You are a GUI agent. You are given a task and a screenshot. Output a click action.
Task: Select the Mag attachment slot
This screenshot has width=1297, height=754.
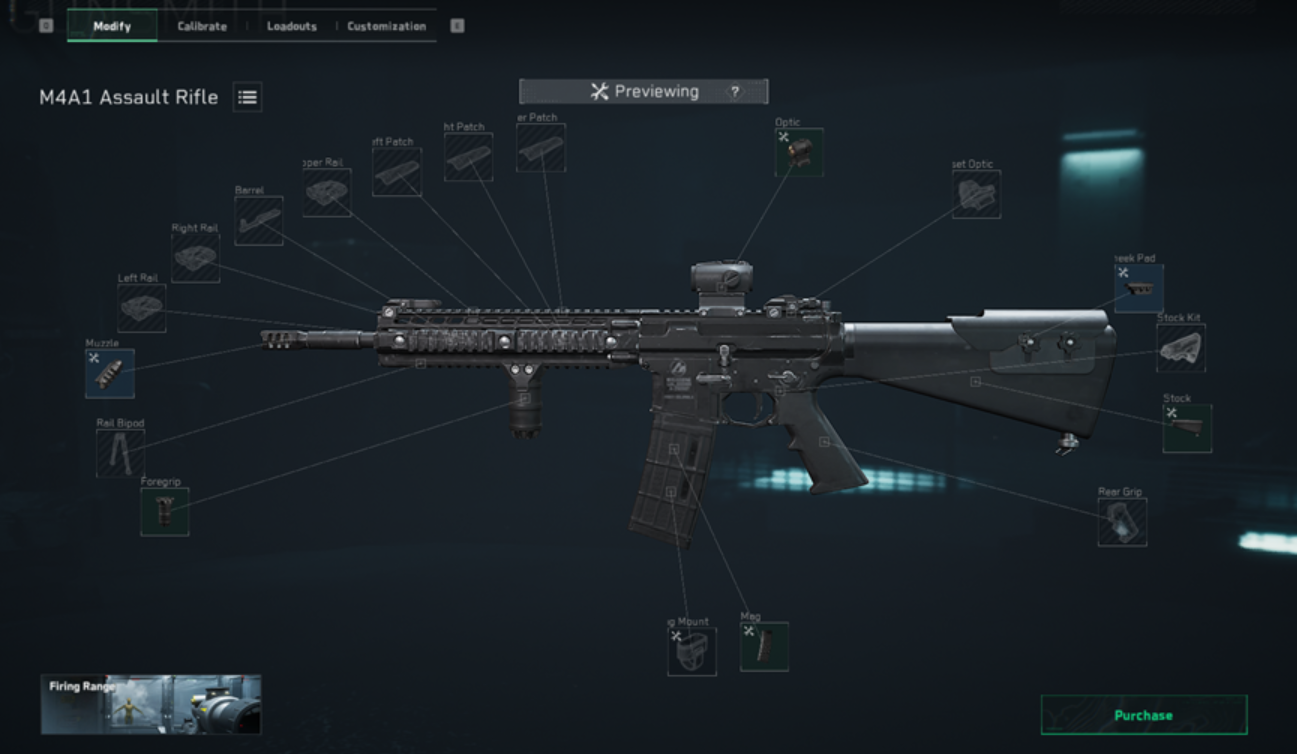766,644
